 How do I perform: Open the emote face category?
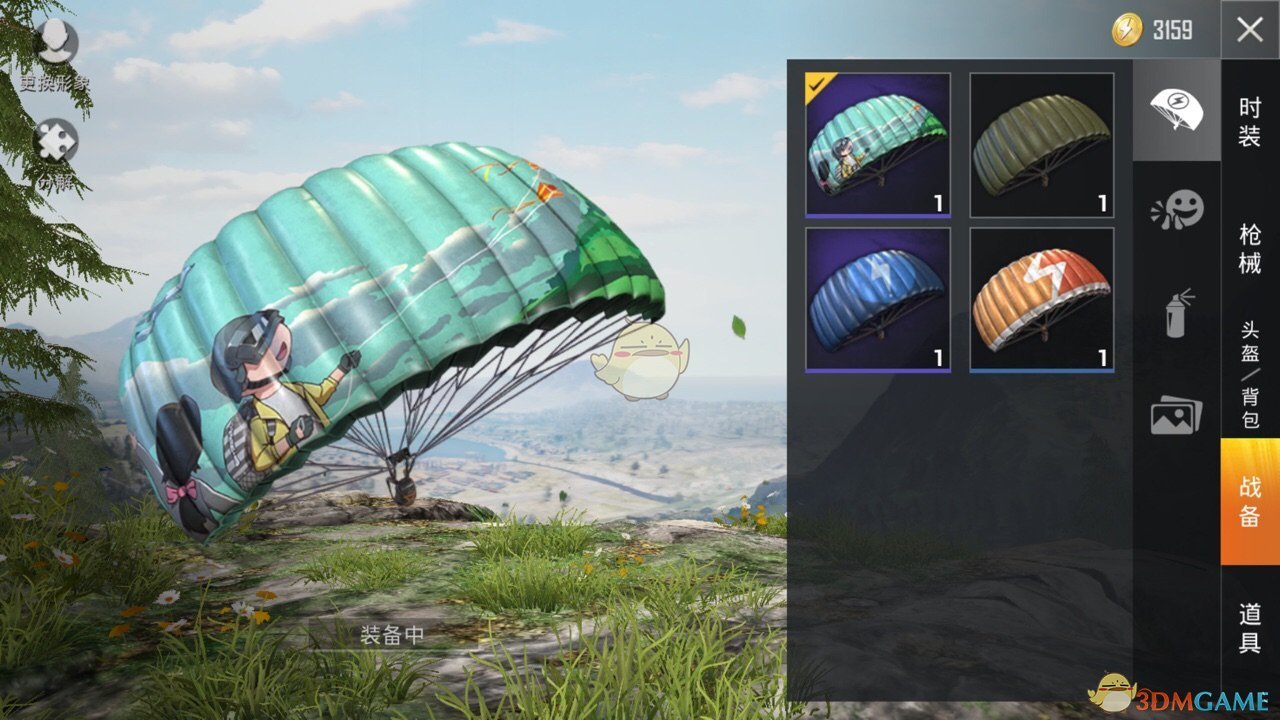click(1176, 211)
